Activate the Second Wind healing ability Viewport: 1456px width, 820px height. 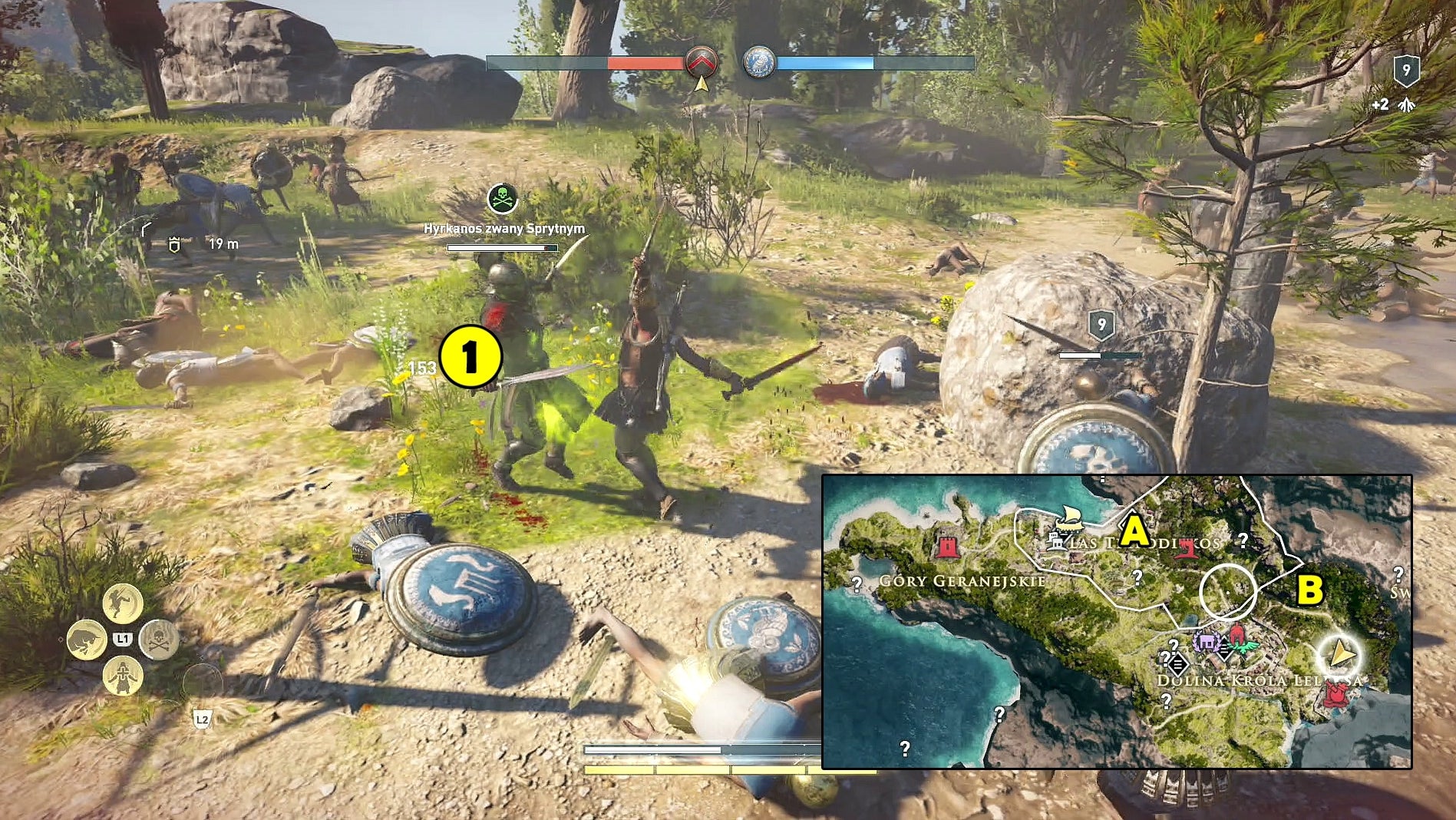123,677
